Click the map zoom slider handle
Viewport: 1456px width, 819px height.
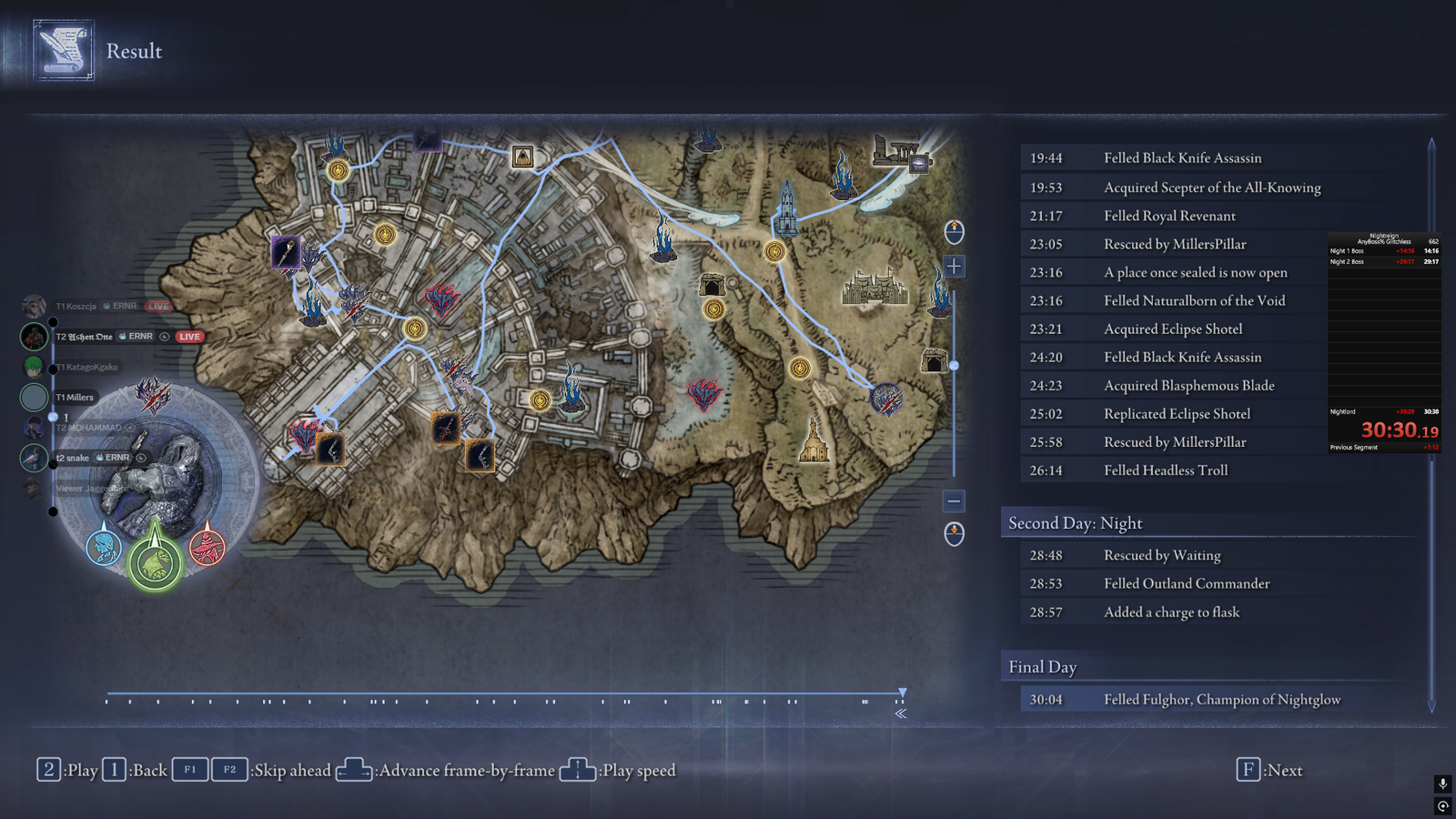pos(954,365)
